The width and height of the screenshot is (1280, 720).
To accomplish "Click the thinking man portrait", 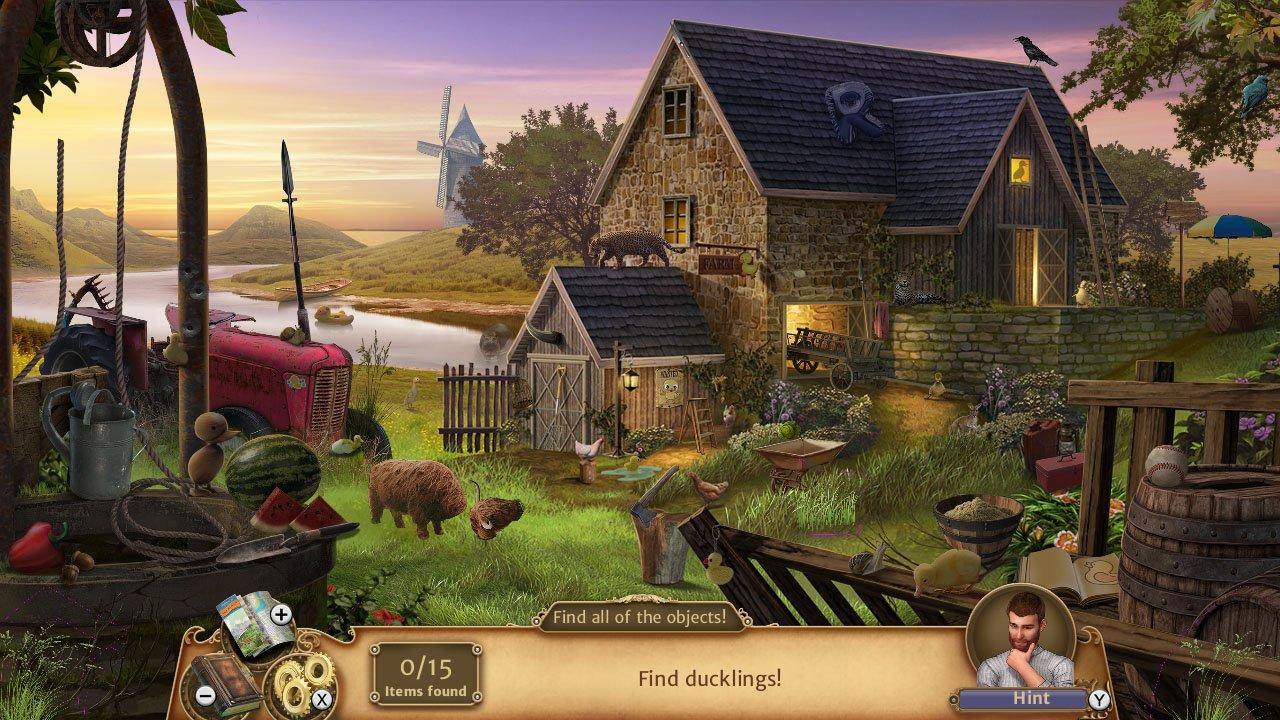I will pos(1020,640).
